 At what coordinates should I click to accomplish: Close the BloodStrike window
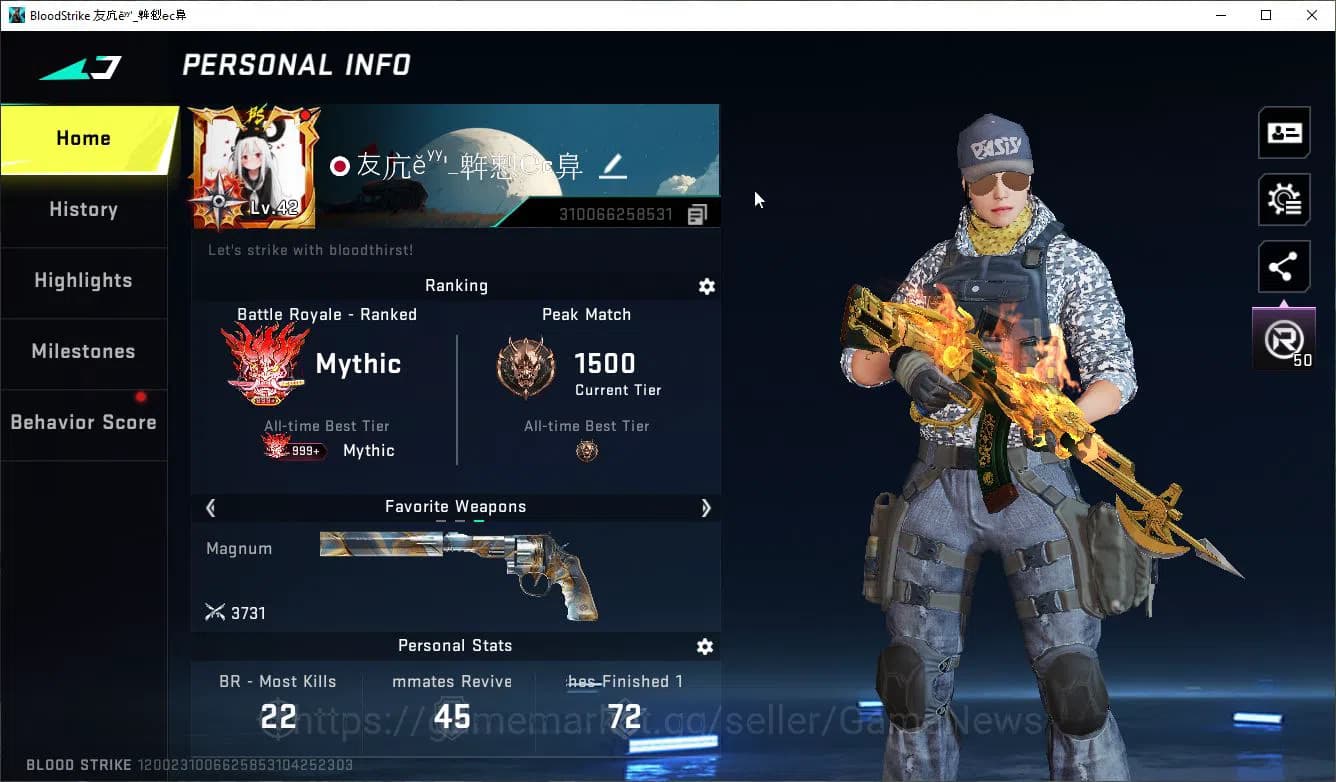coord(1312,15)
